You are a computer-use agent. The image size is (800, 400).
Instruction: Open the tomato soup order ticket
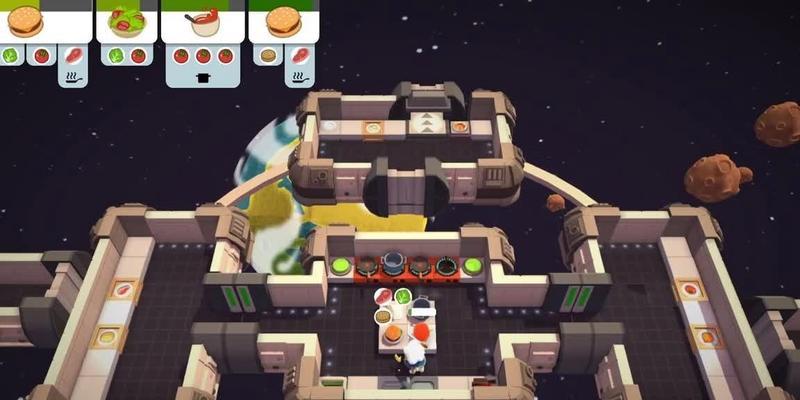pos(203,24)
